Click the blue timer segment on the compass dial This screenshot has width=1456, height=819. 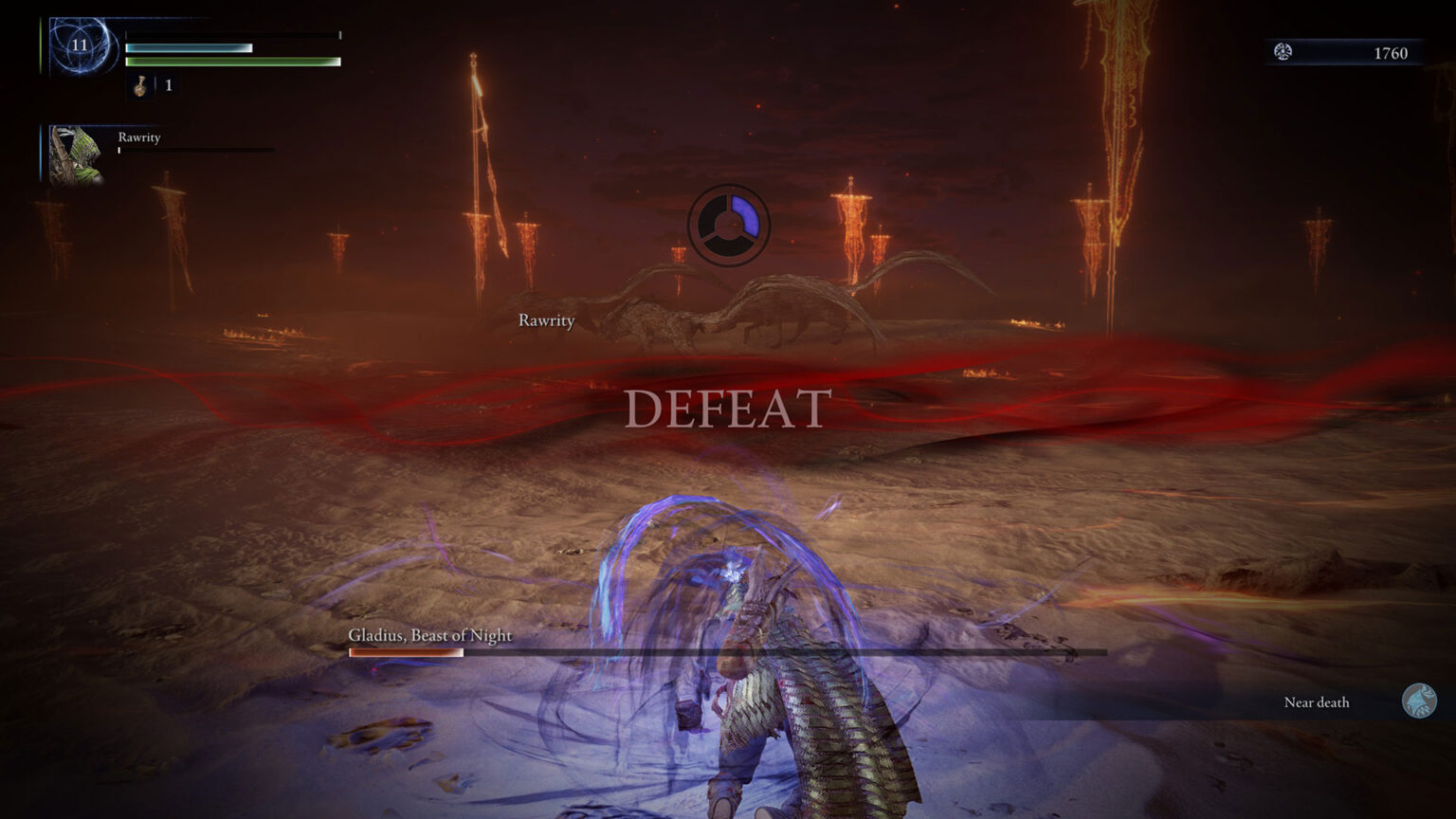click(x=745, y=216)
